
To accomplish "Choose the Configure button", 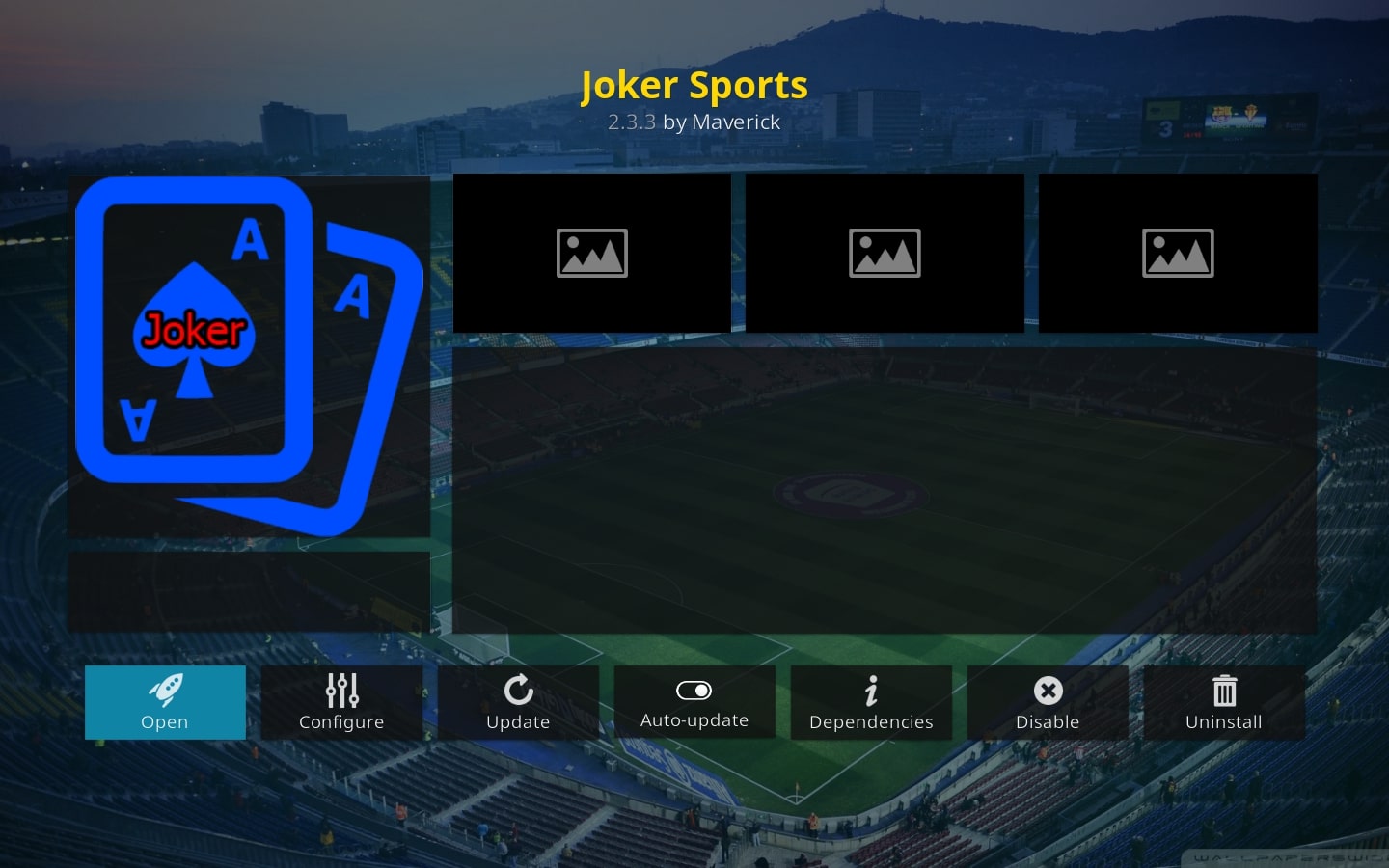I will [341, 702].
